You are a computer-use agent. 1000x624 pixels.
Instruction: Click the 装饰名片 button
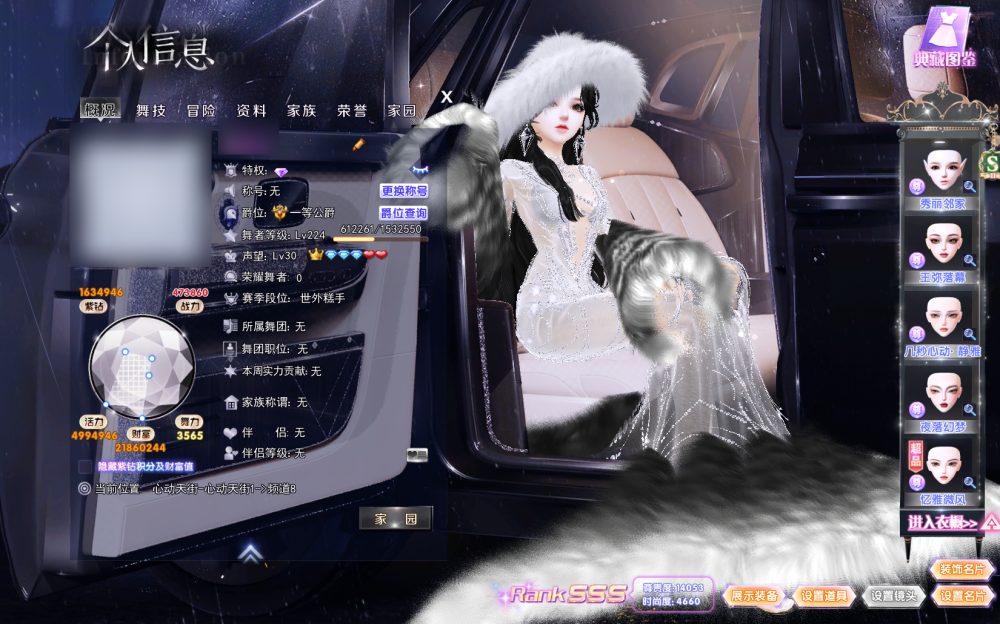962,570
